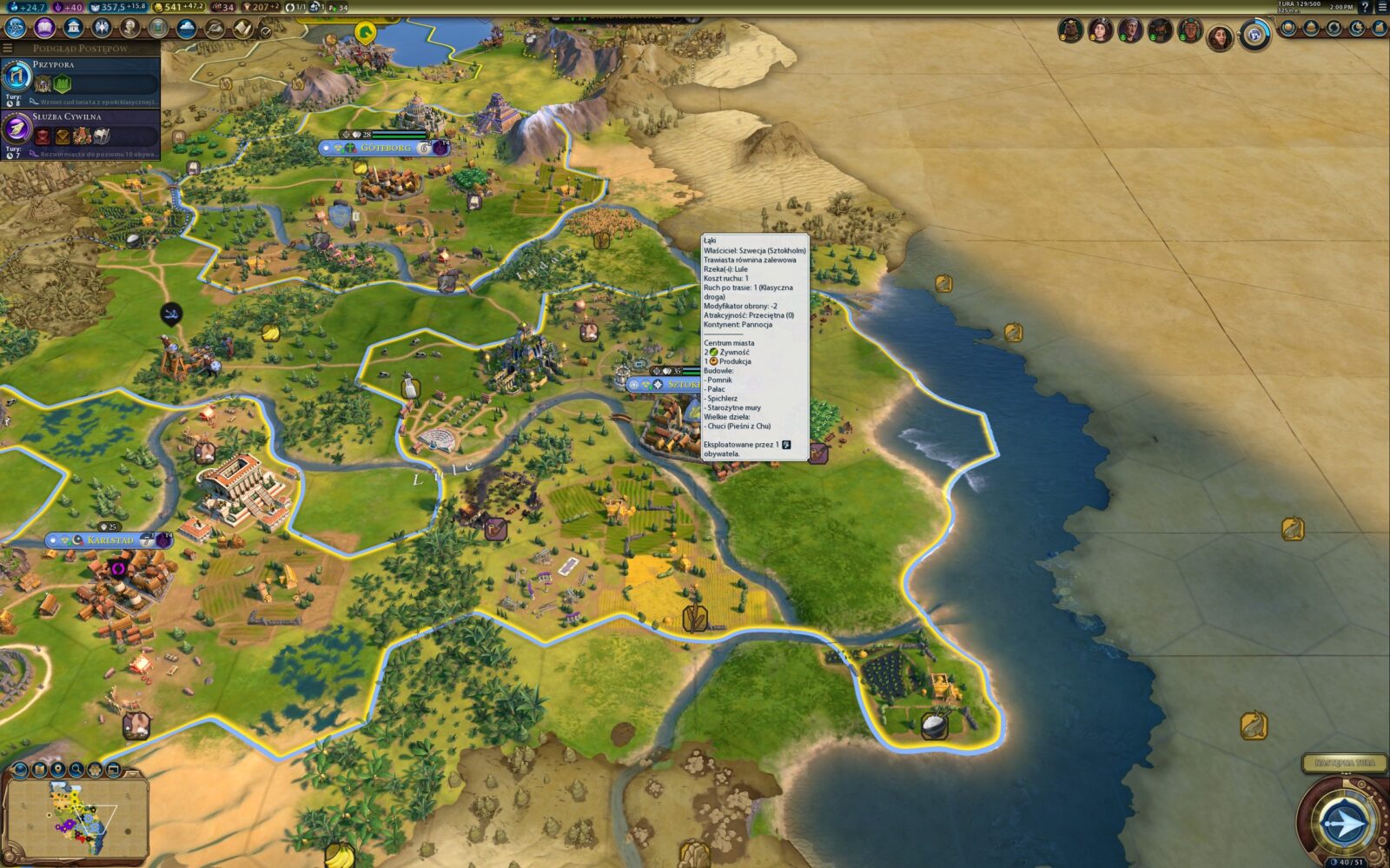This screenshot has height=868, width=1390.
Task: Open the World Congress globe dial
Action: pos(1254,34)
